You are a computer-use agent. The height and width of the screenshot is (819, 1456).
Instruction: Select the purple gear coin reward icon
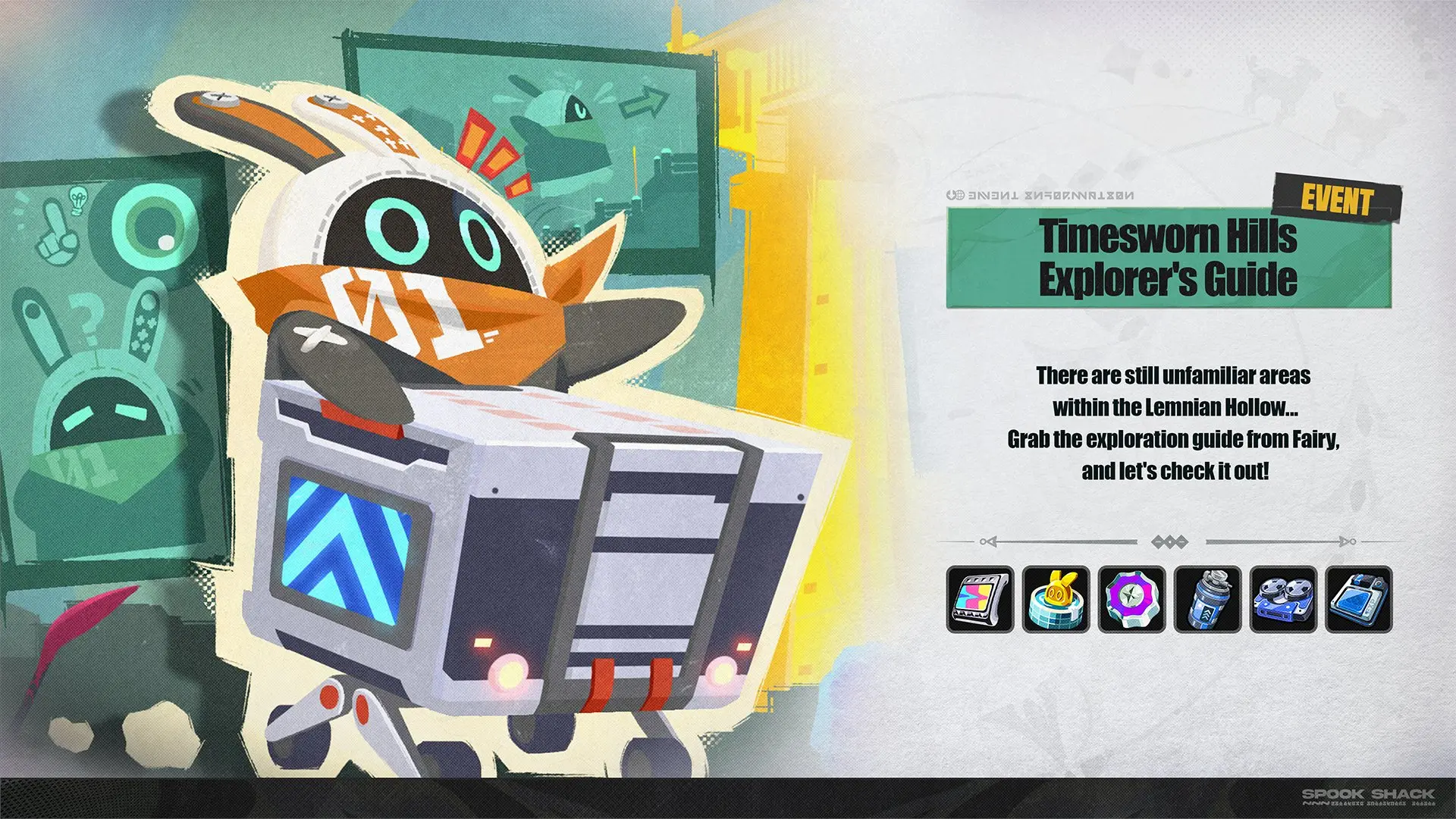pos(1131,600)
